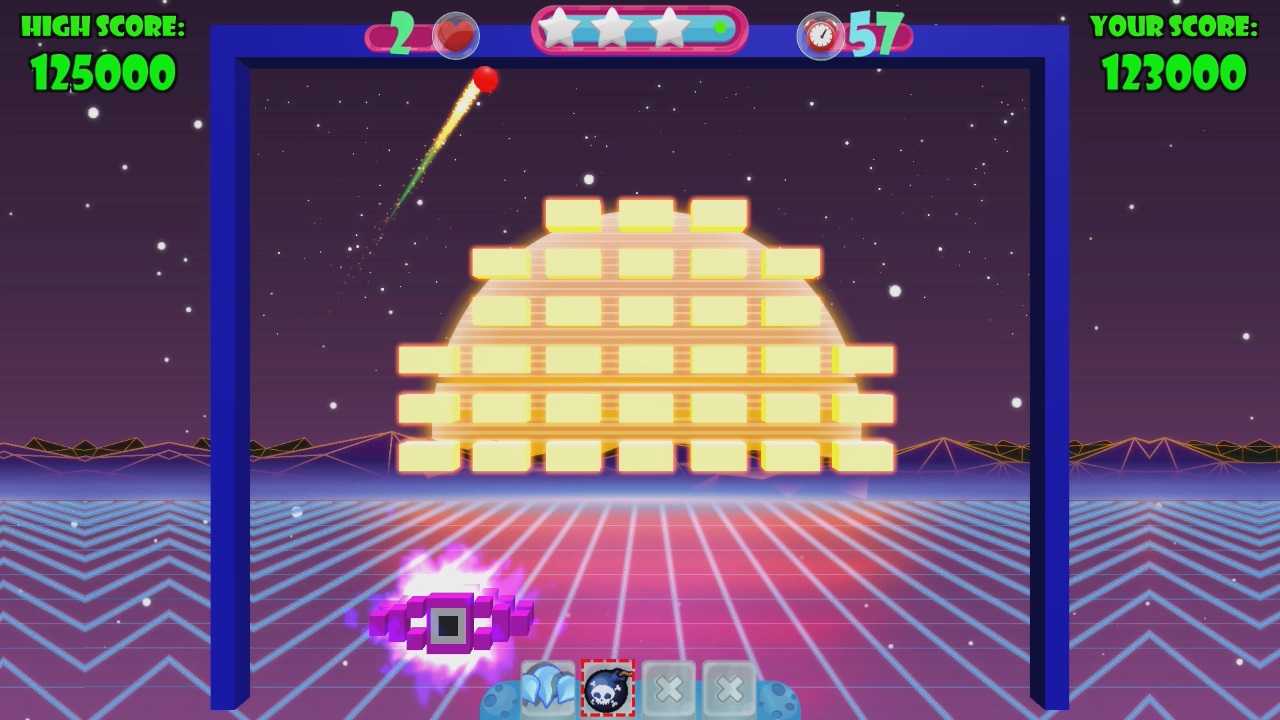The width and height of the screenshot is (1280, 720).
Task: Click the second empty X power-up slot
Action: click(x=728, y=688)
